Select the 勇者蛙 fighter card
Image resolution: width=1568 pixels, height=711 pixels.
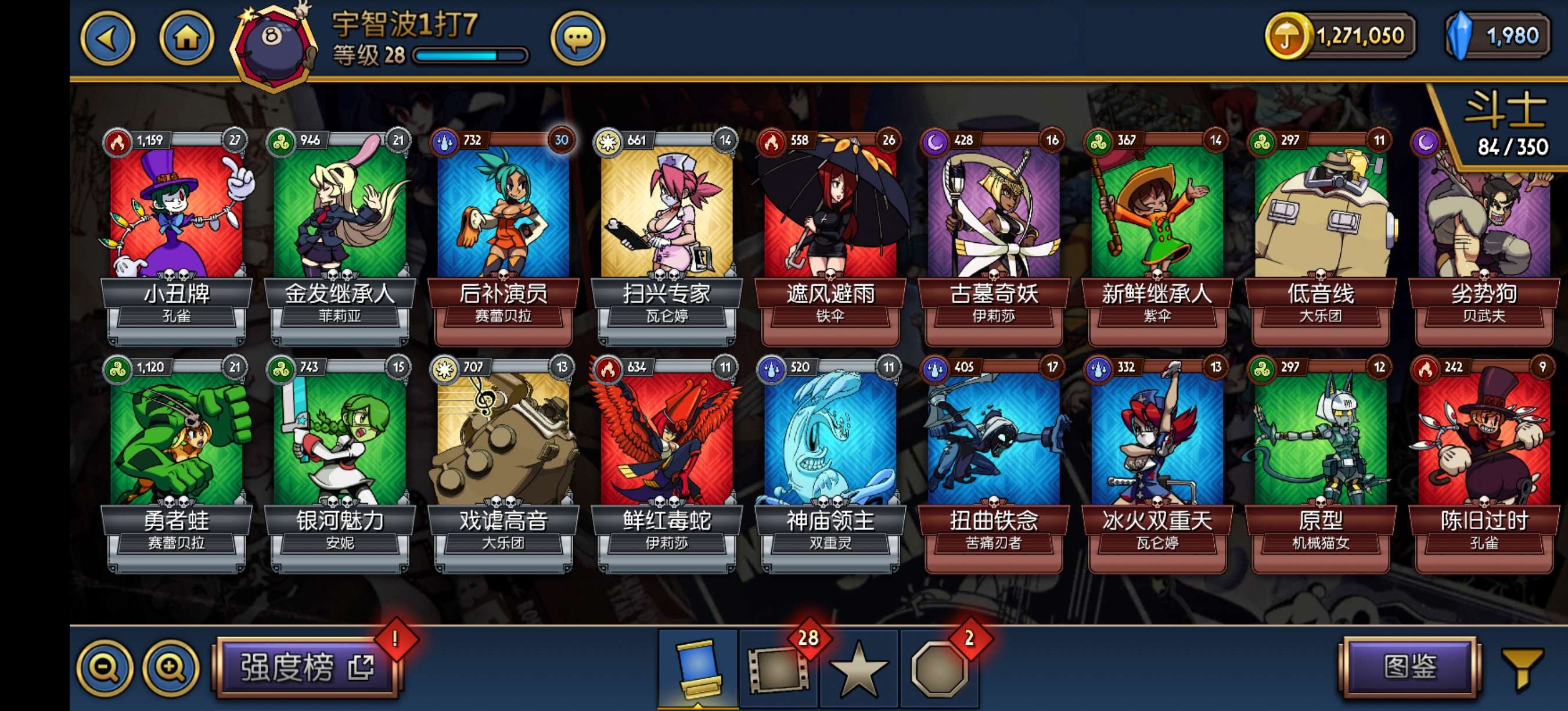(x=177, y=458)
